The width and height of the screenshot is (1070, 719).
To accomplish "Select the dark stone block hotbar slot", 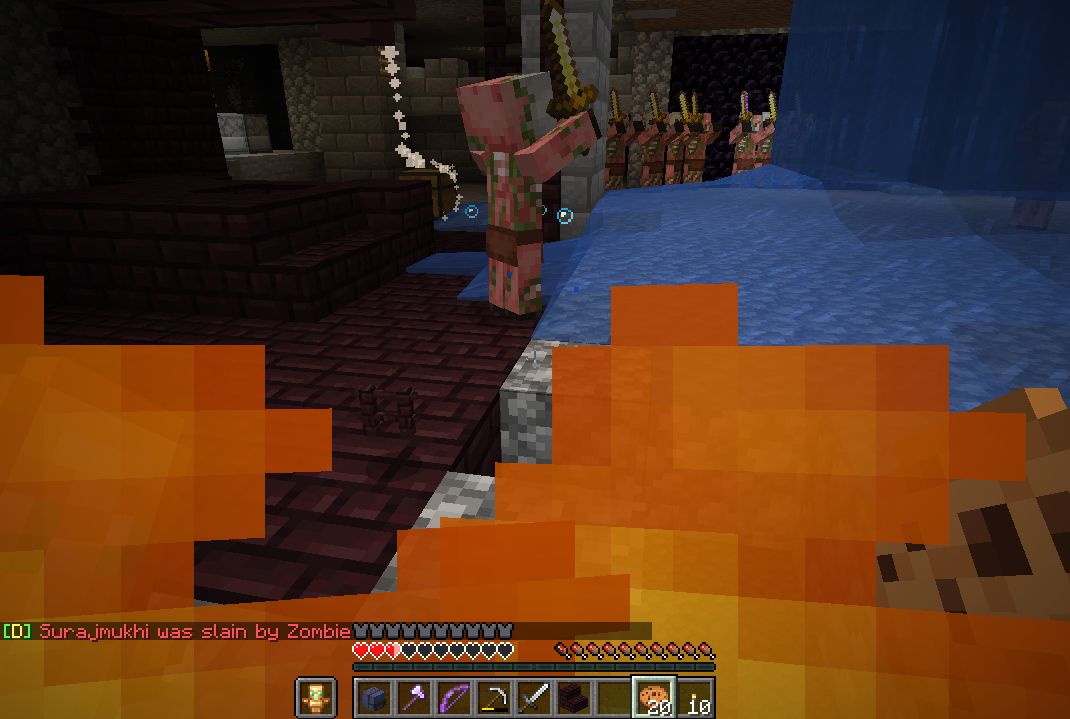I will pyautogui.click(x=375, y=697).
